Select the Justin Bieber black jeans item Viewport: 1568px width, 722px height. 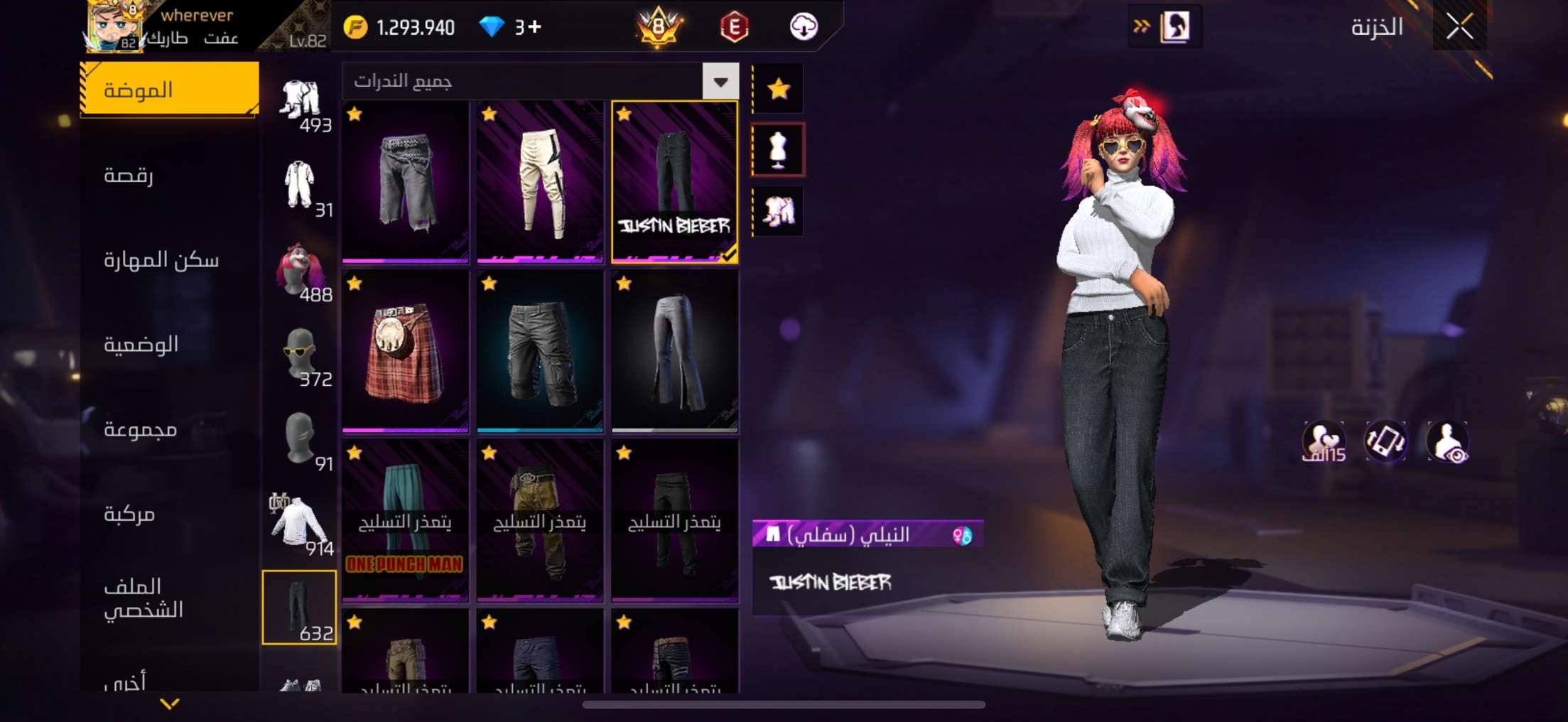(x=674, y=181)
